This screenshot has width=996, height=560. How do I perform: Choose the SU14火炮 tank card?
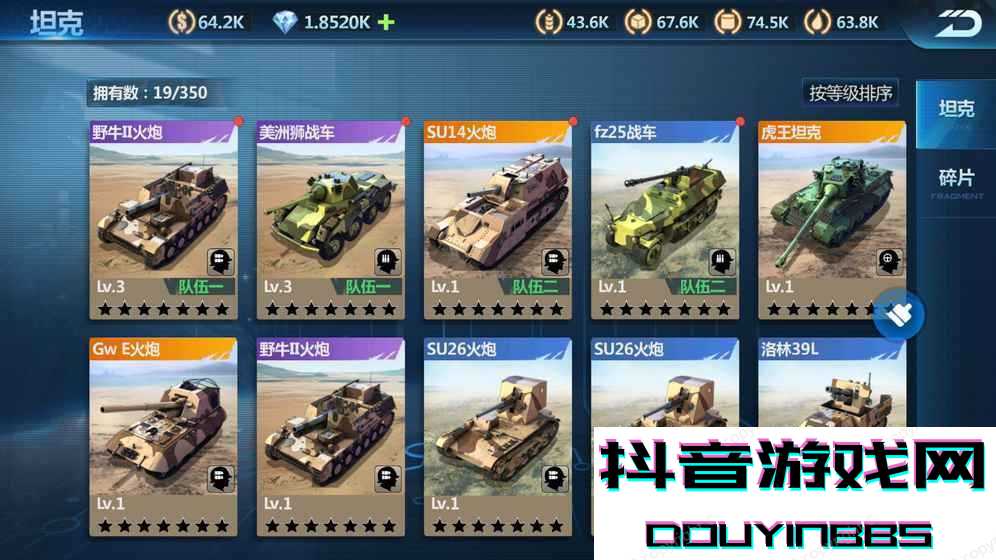coord(497,220)
